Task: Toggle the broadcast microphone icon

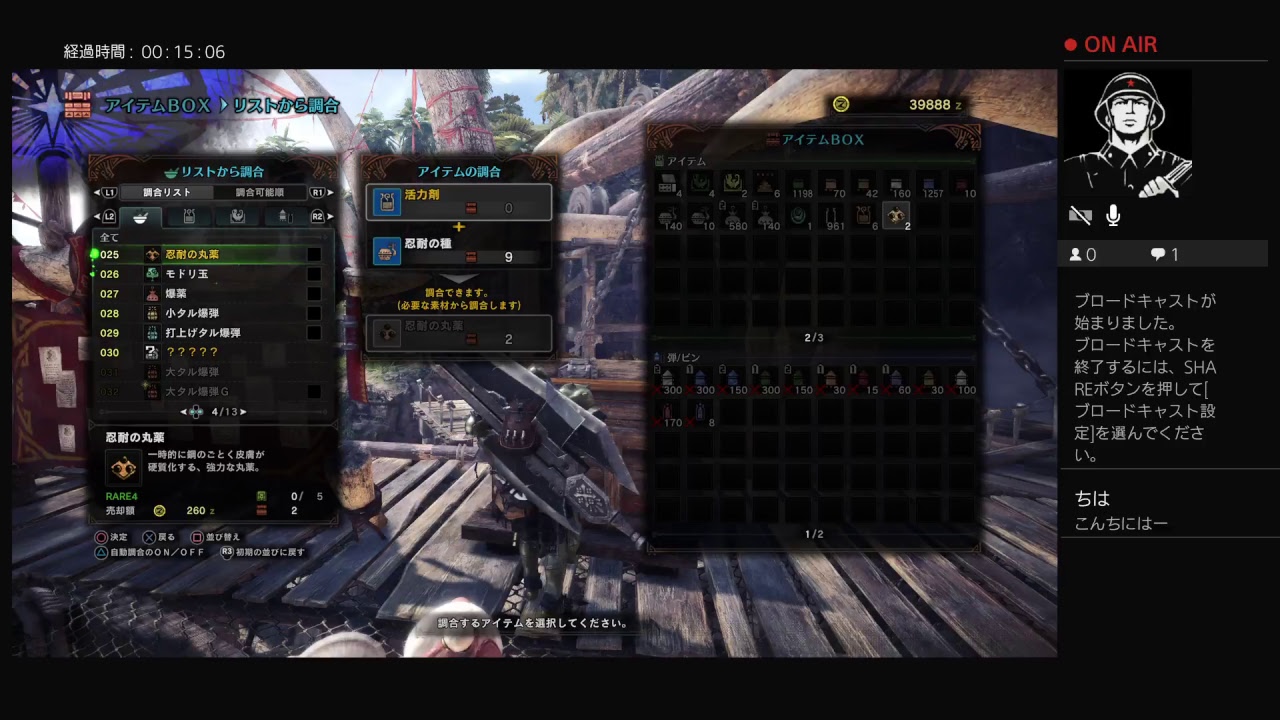Action: pyautogui.click(x=1113, y=215)
